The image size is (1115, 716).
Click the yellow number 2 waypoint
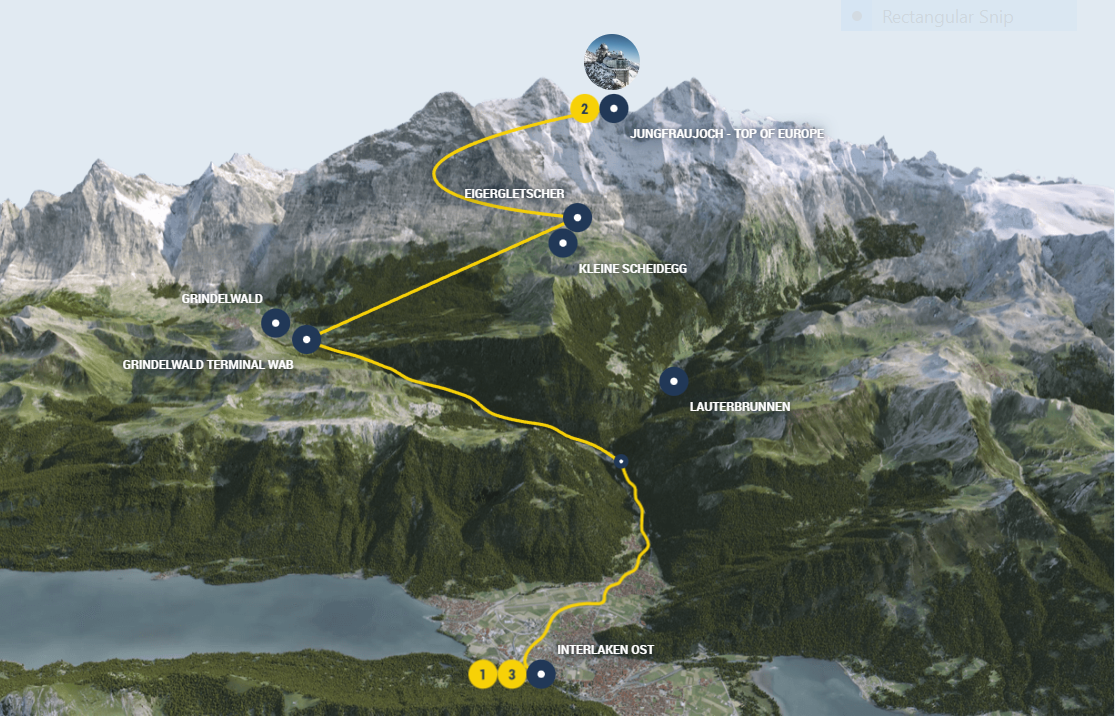(584, 108)
